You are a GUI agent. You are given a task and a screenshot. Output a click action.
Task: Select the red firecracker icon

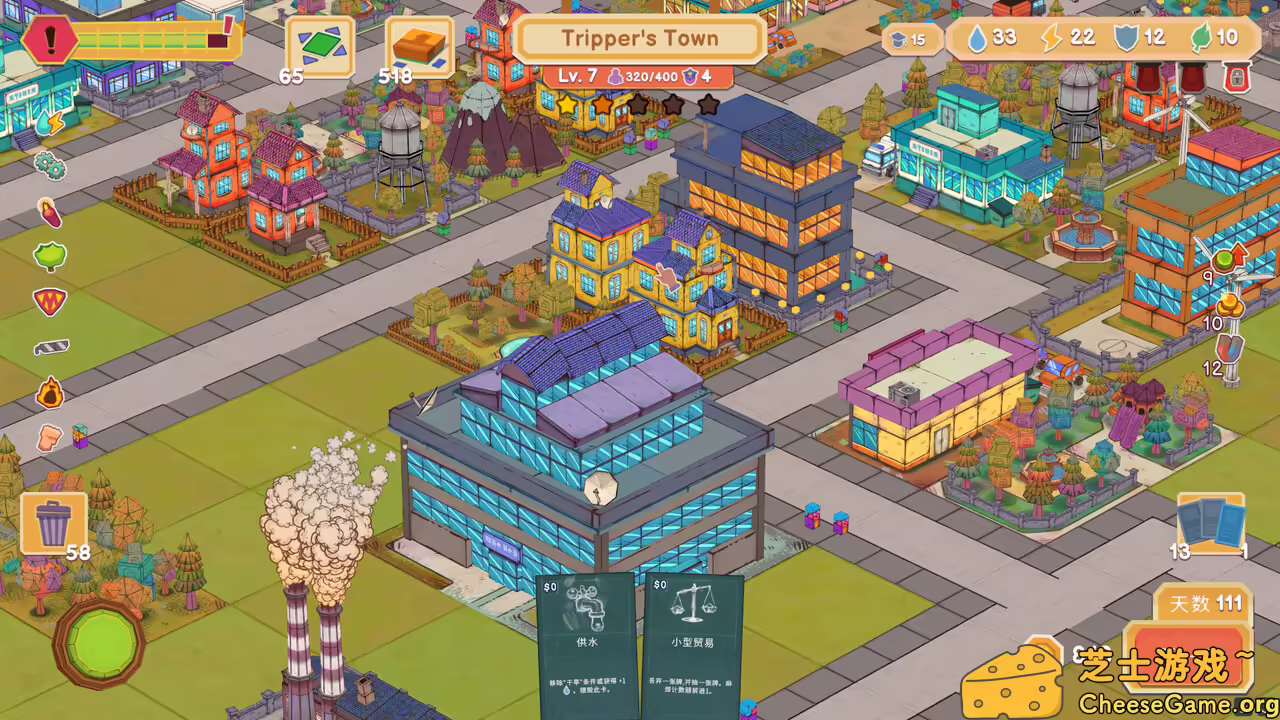coord(49,212)
